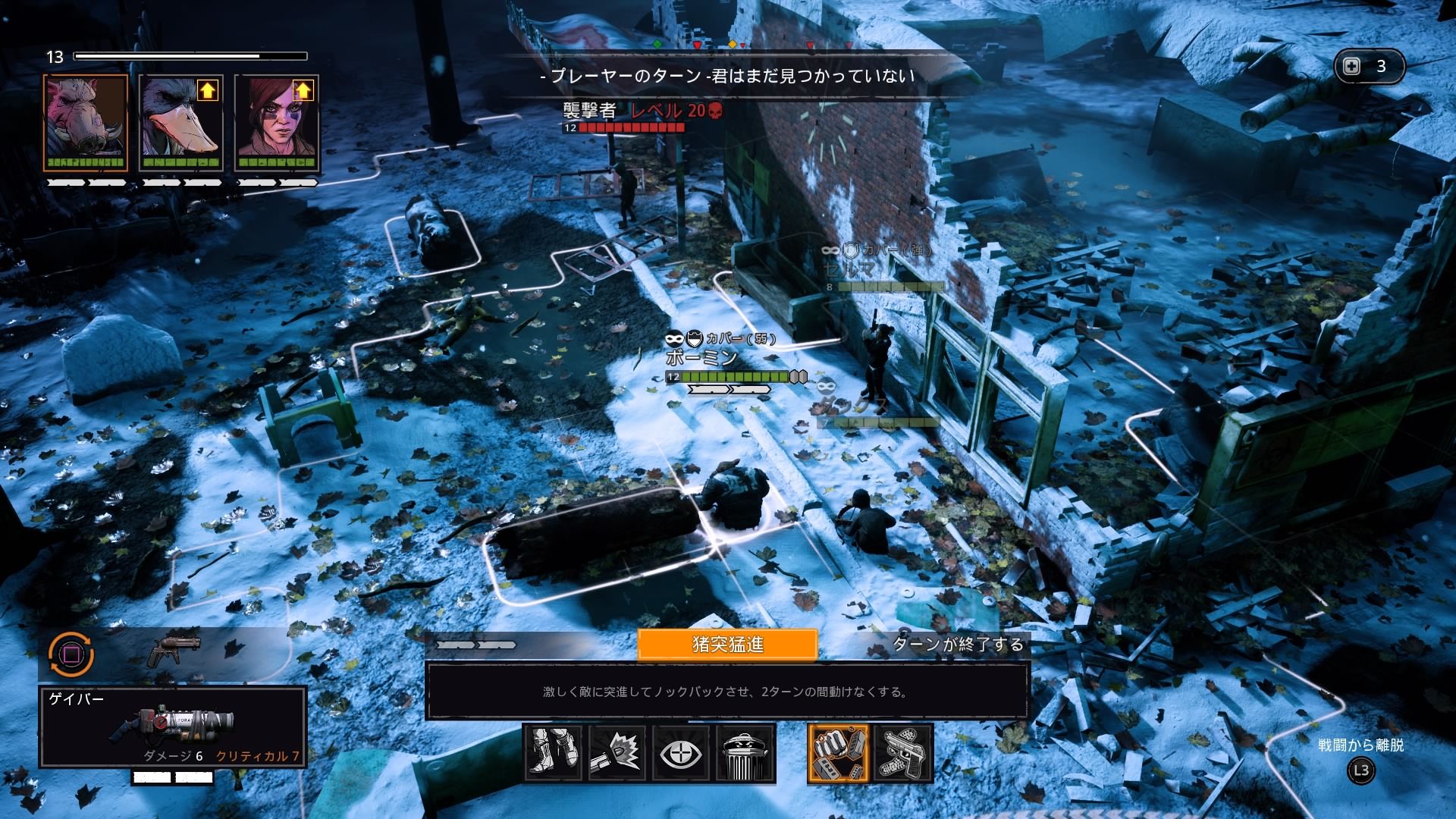Activate the gun-blast shoot action
Viewport: 1456px width, 819px height.
(617, 752)
